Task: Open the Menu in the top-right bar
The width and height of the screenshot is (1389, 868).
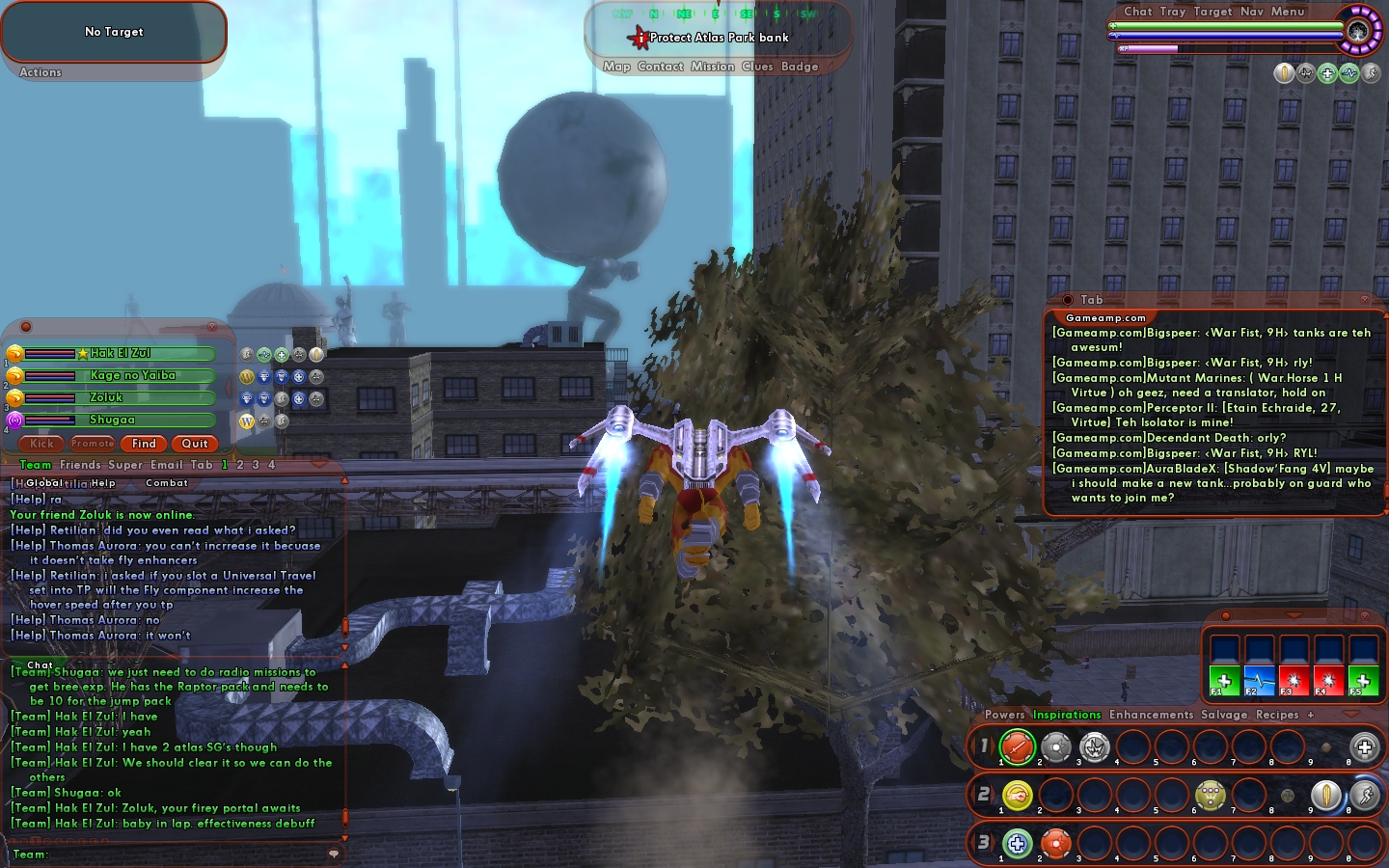Action: [1288, 12]
